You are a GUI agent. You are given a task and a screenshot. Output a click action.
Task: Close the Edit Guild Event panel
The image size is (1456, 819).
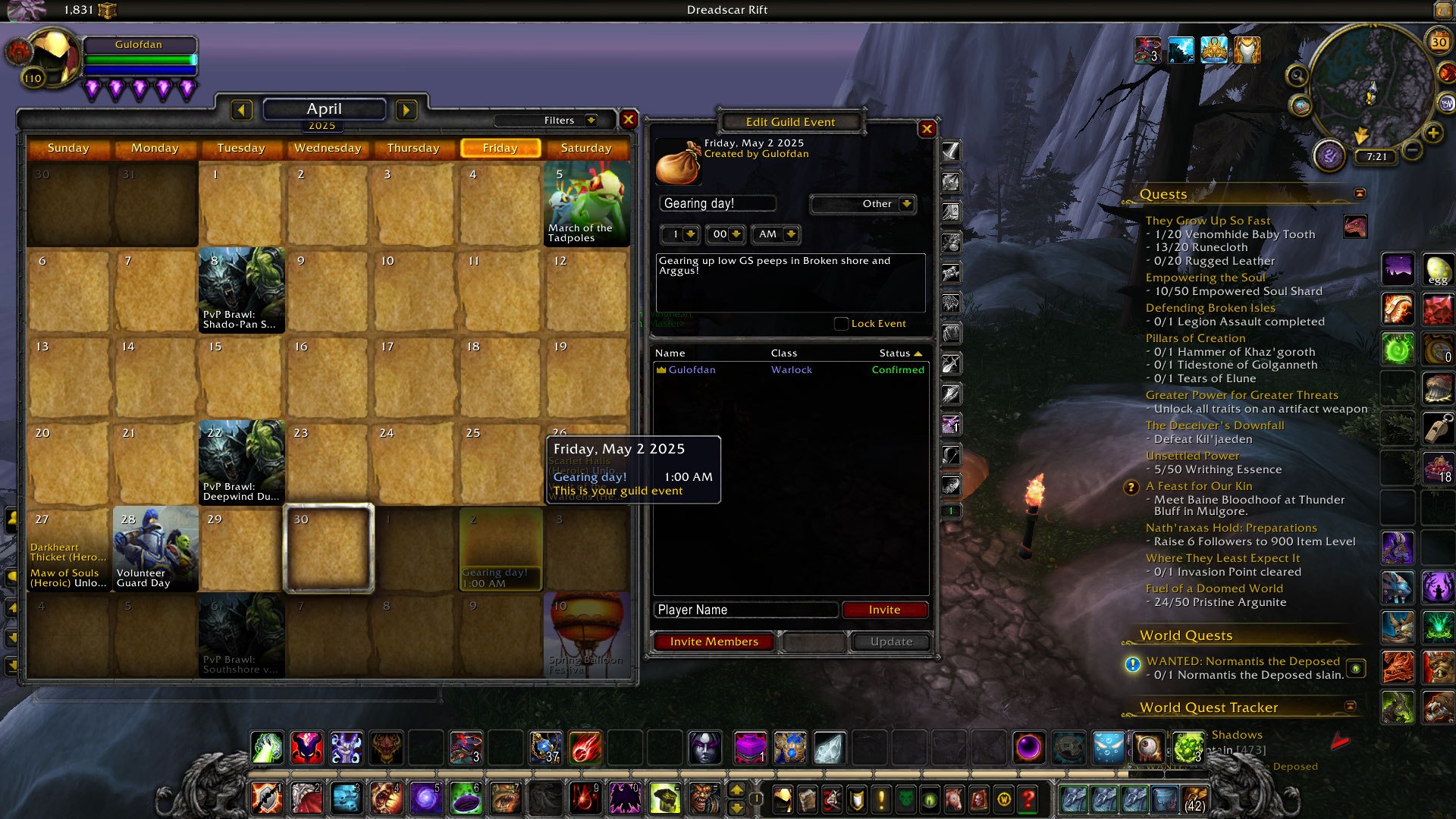tap(927, 129)
